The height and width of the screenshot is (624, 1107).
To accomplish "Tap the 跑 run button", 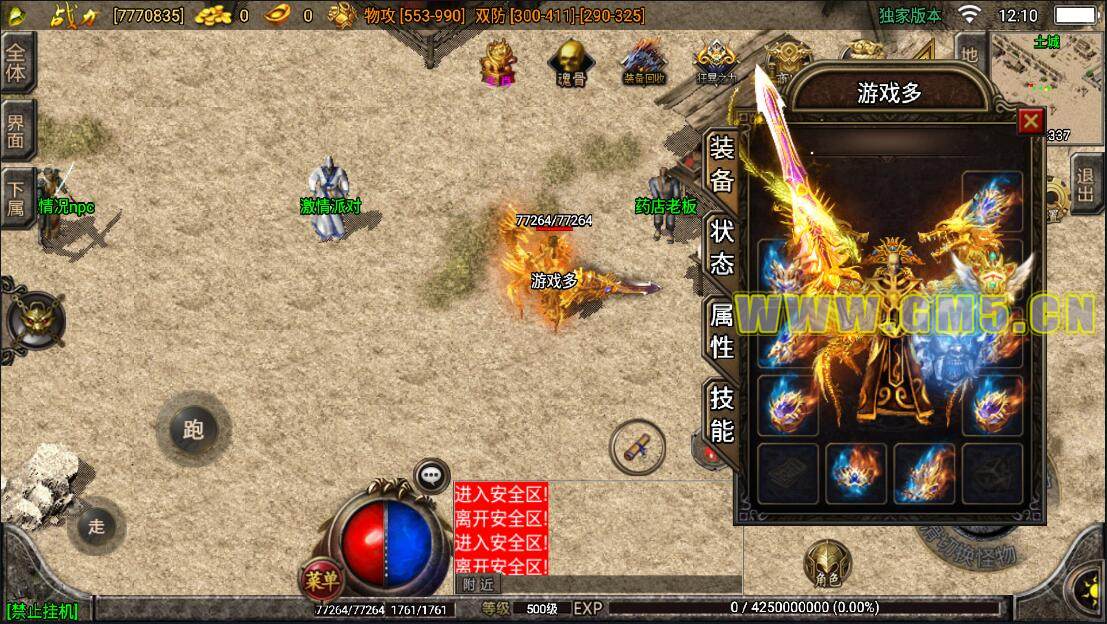I will [x=193, y=429].
